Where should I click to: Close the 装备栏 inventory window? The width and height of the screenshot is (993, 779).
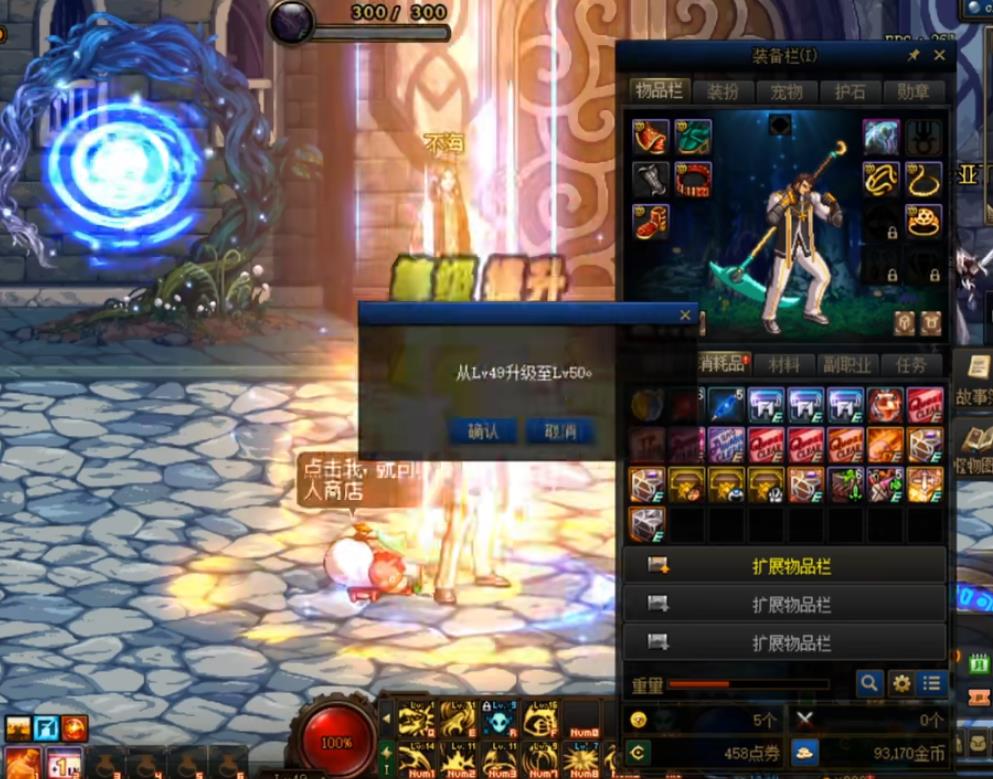tap(939, 55)
